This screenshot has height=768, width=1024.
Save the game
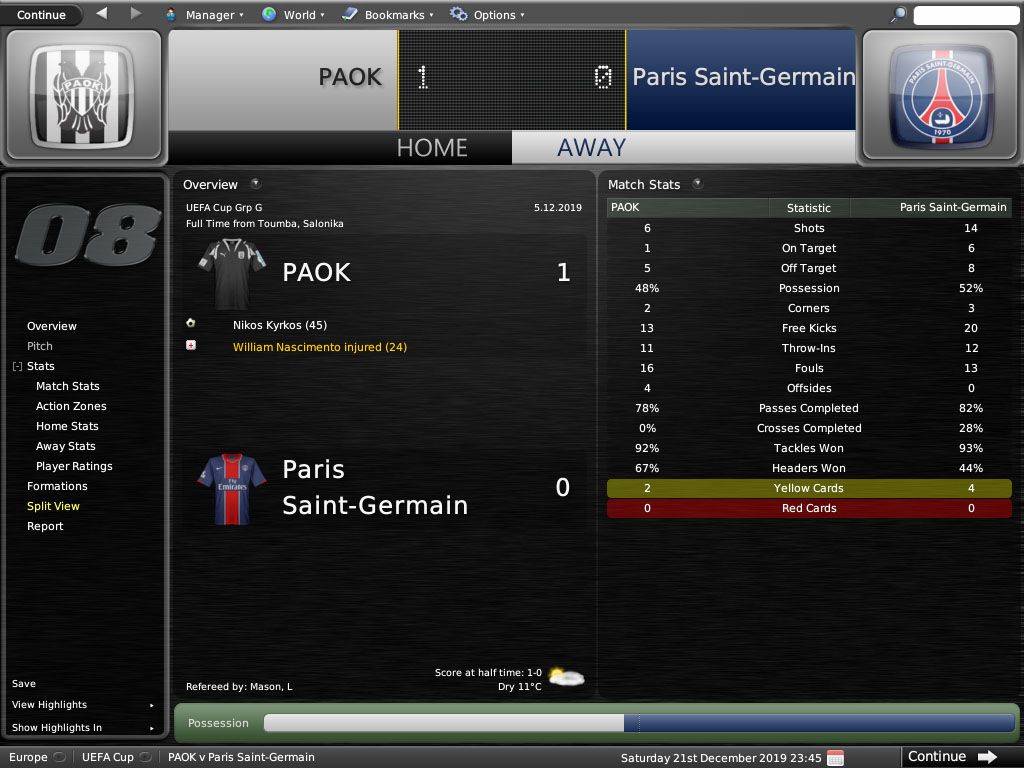[x=24, y=684]
